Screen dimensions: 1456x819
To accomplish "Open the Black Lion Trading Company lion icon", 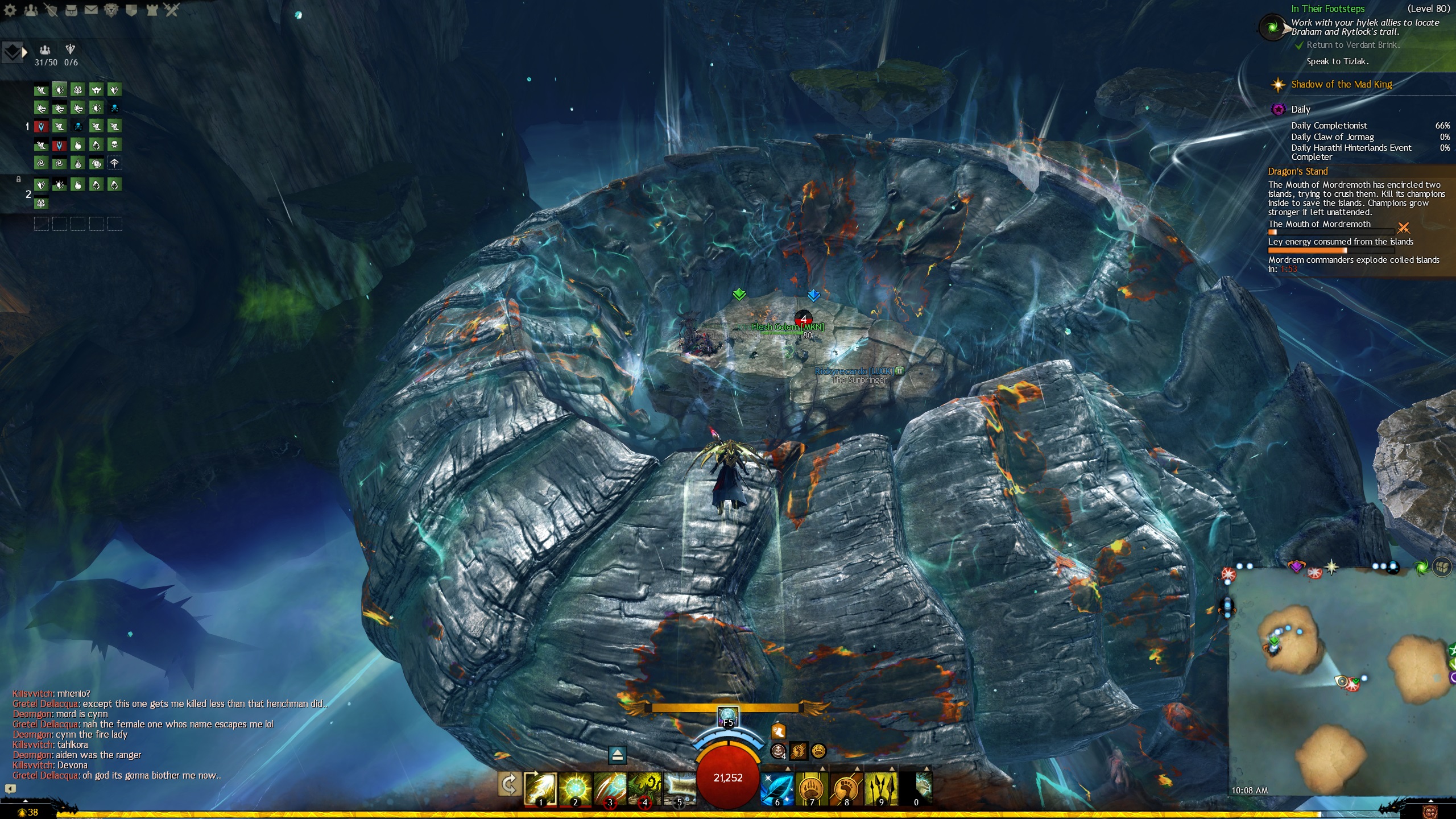I will tap(111, 10).
